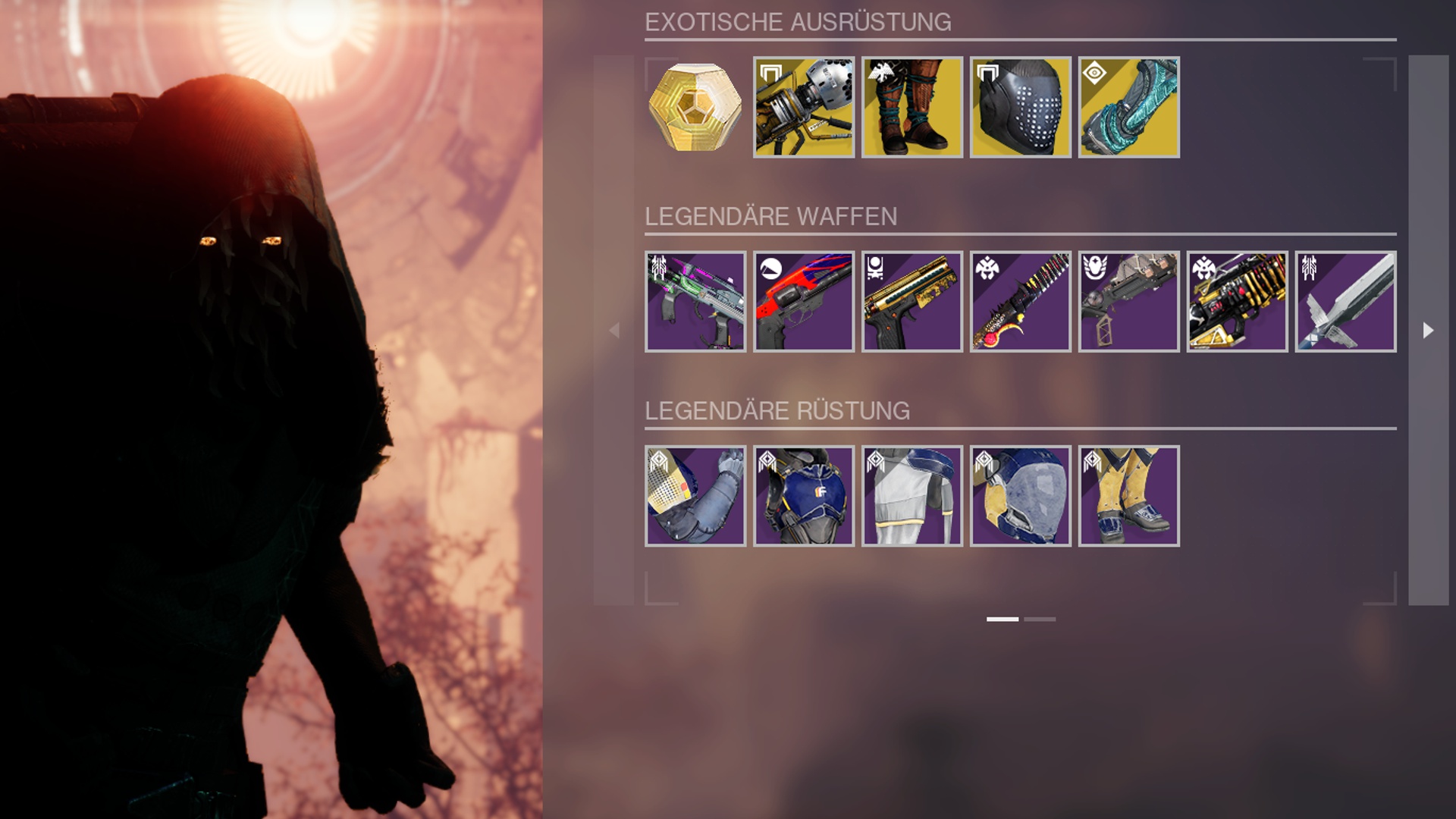The height and width of the screenshot is (819, 1456).
Task: Select the exotic dotted black helmet
Action: coord(1020,107)
